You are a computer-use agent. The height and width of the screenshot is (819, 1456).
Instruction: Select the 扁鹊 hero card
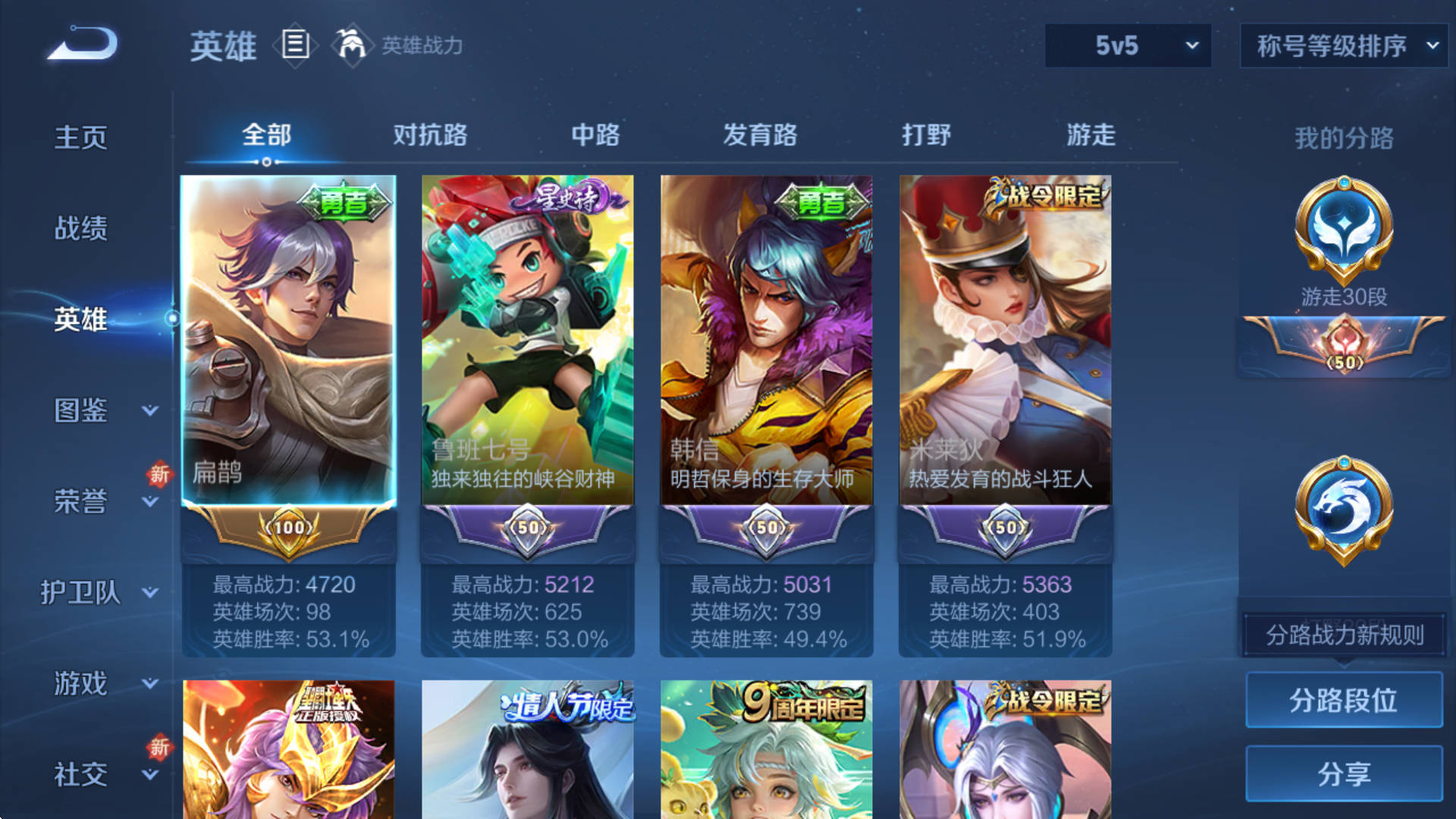click(x=288, y=341)
